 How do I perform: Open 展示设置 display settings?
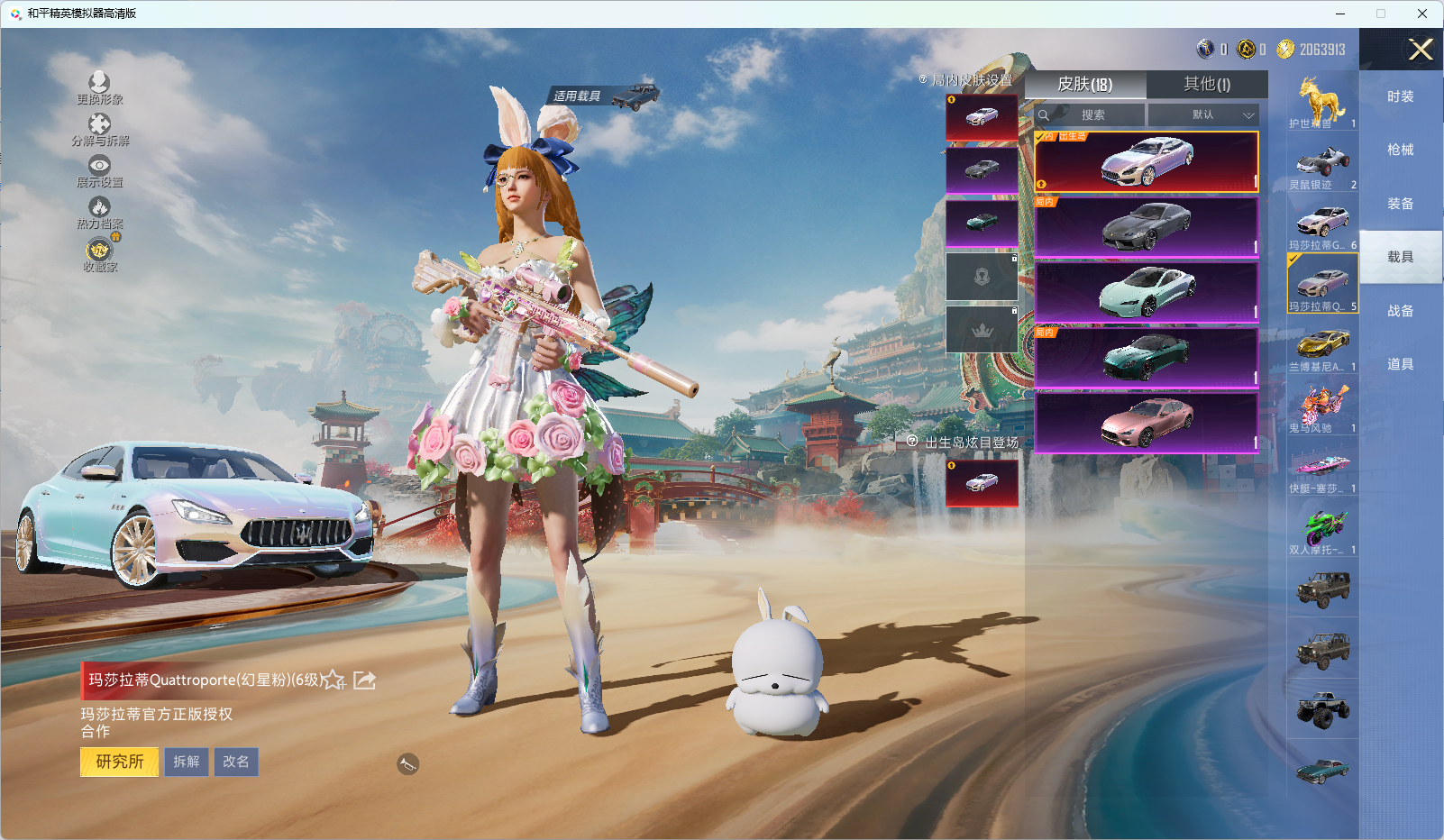coord(99,171)
